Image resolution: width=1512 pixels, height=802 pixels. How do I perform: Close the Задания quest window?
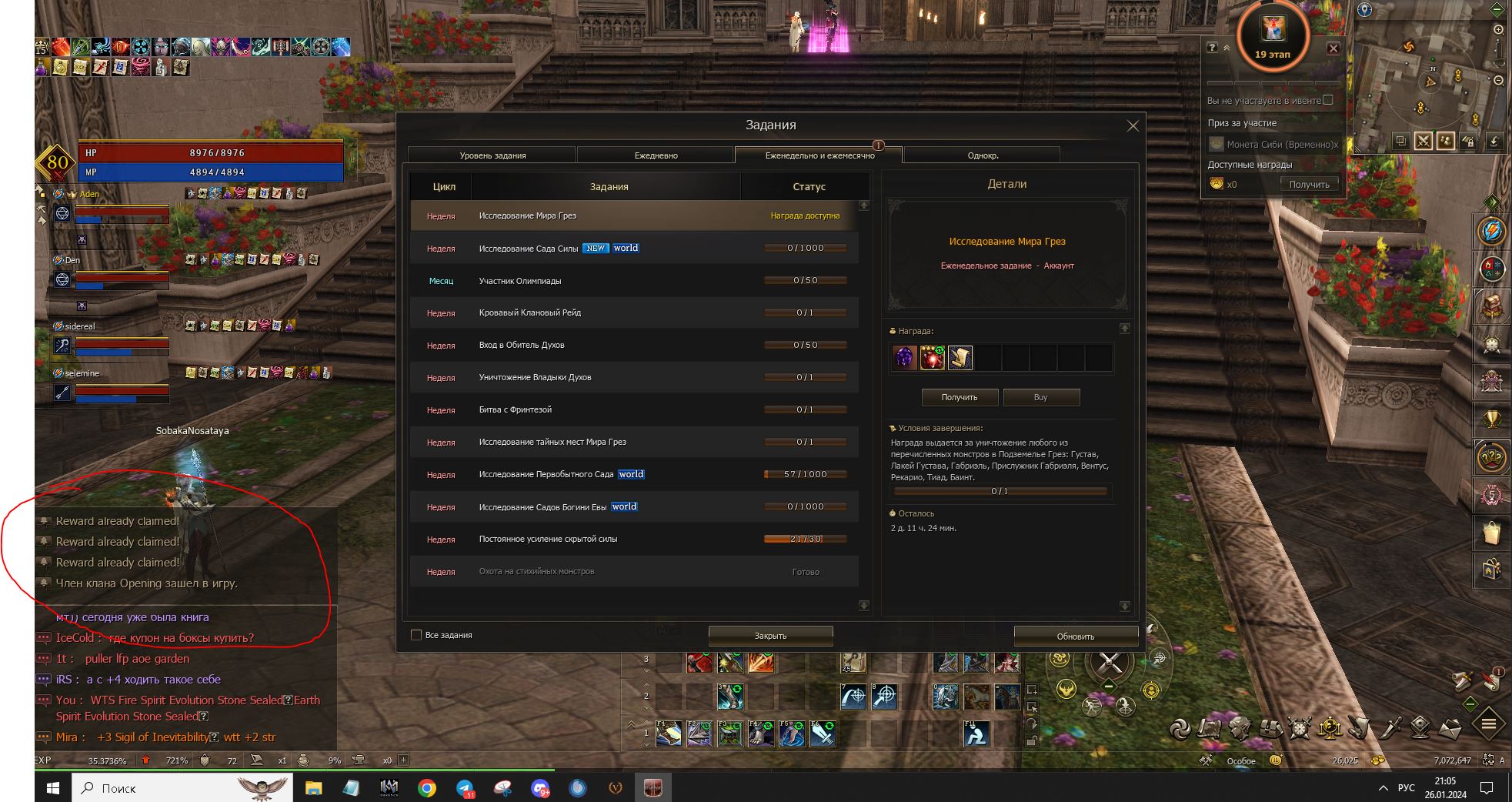[x=1132, y=126]
